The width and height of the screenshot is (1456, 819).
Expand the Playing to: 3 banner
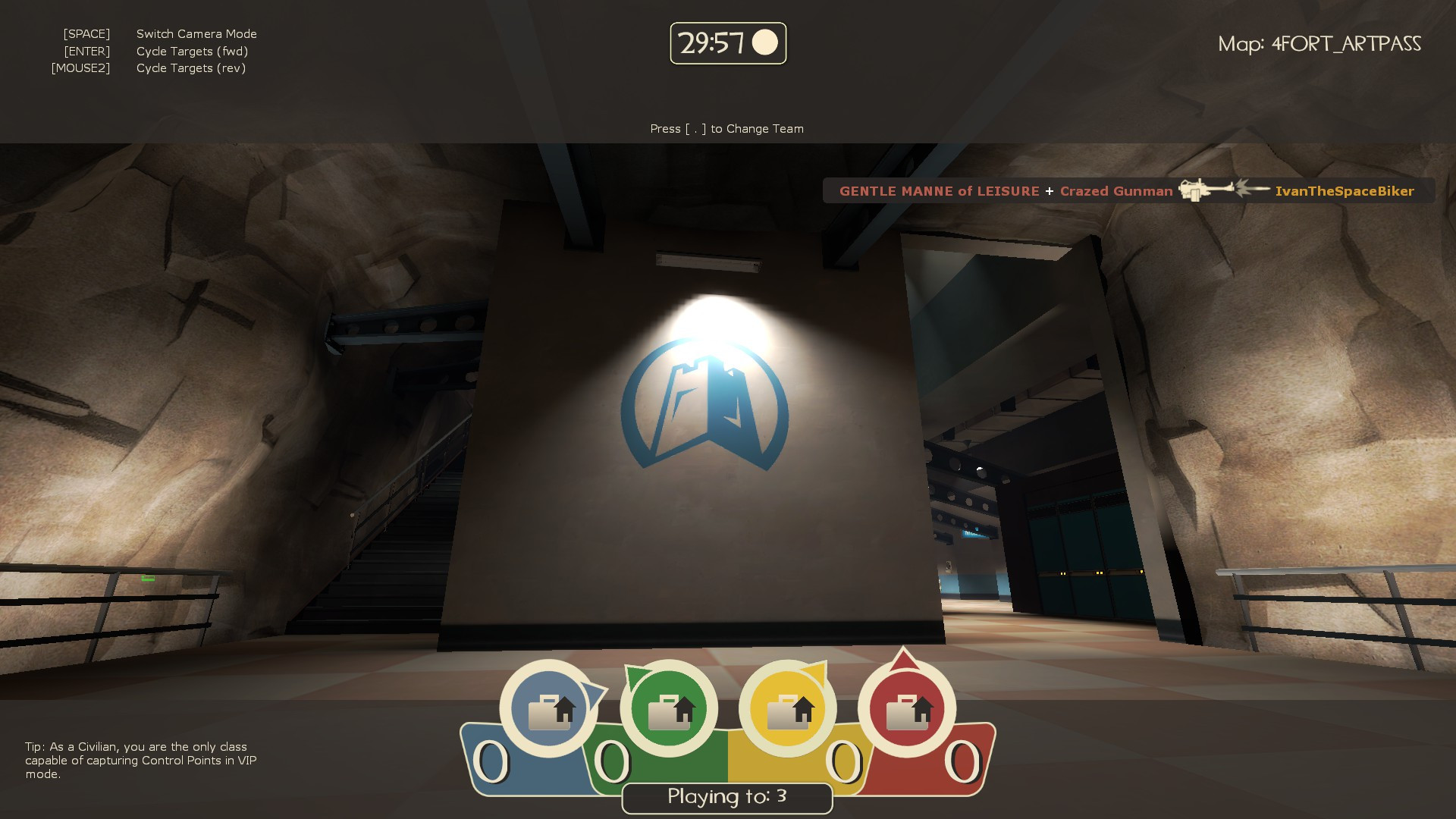coord(726,797)
